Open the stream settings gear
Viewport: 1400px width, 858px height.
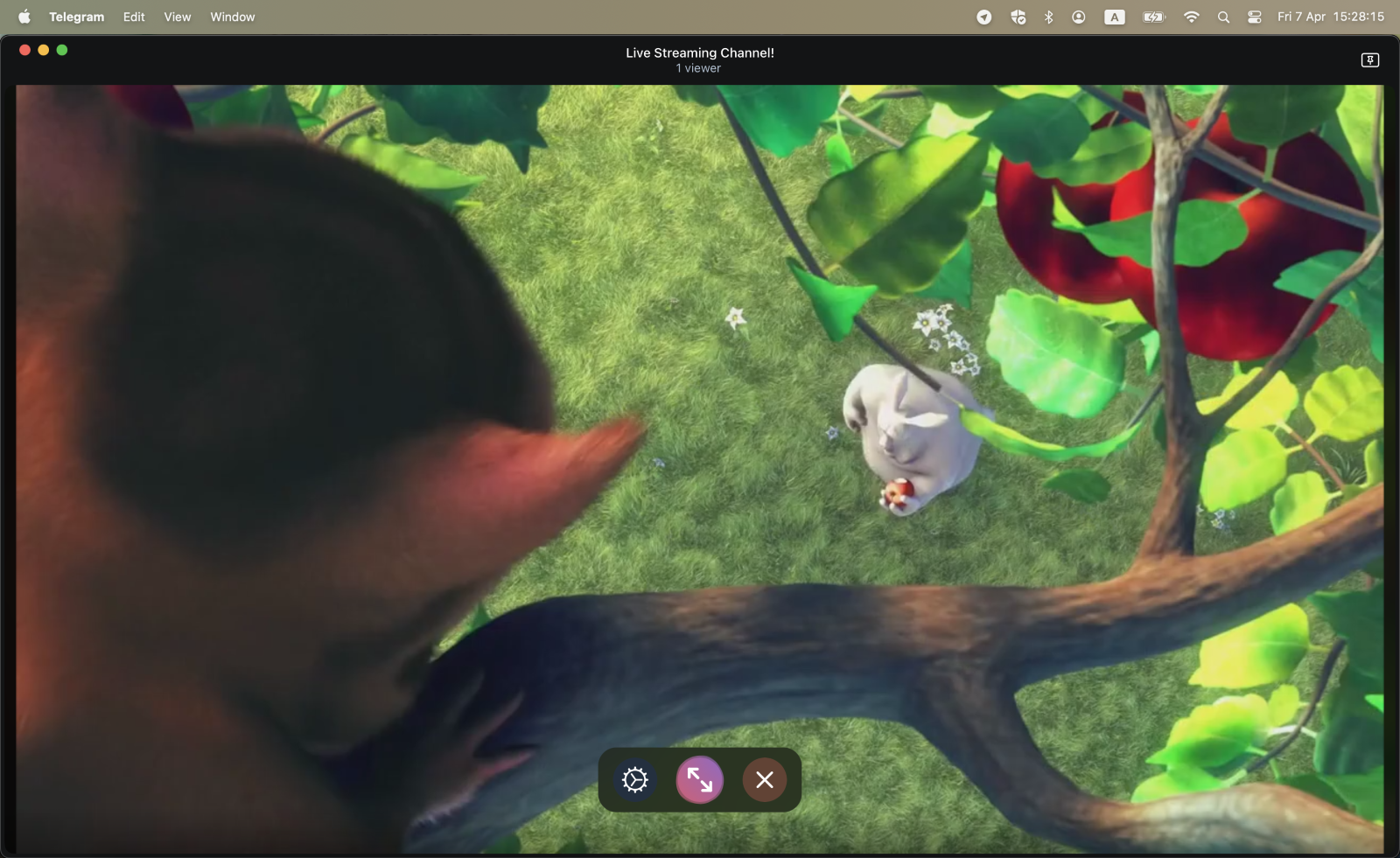click(635, 779)
